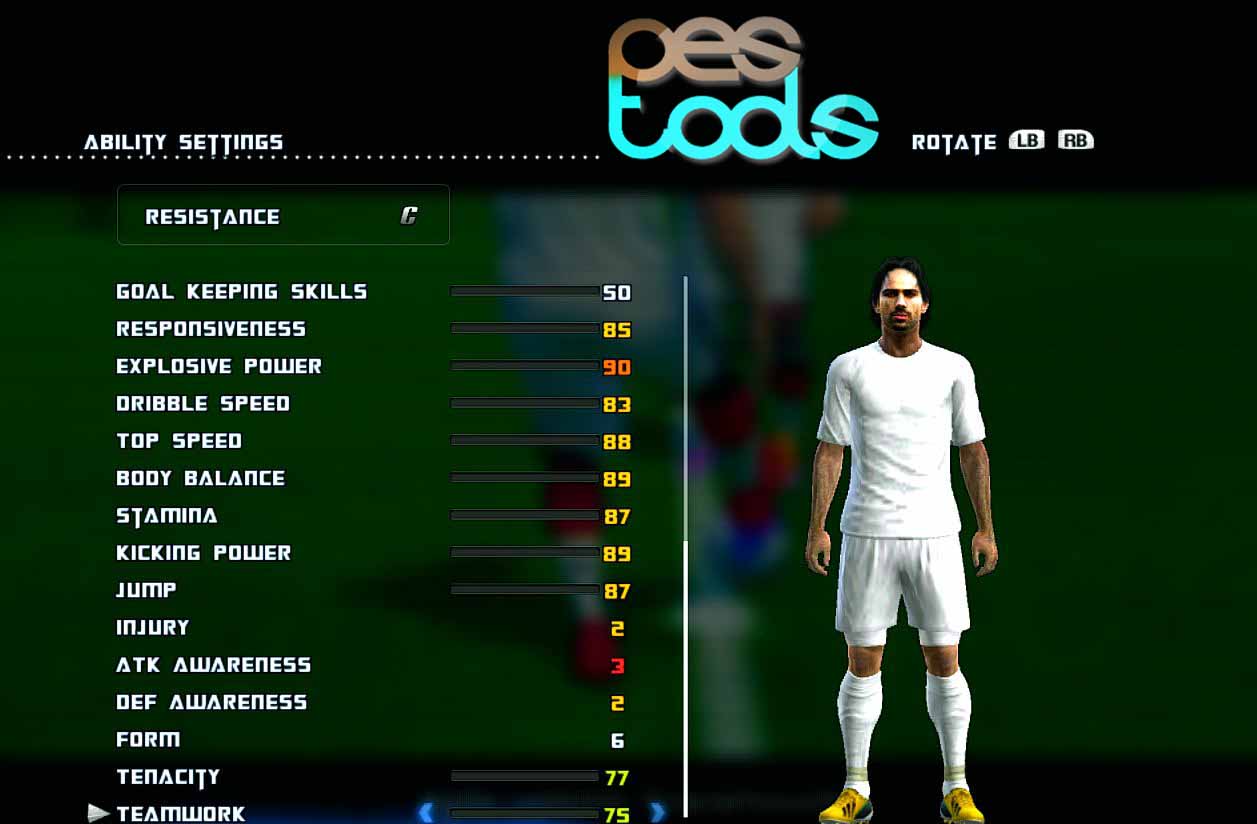Choose the Injury setting

click(x=153, y=628)
